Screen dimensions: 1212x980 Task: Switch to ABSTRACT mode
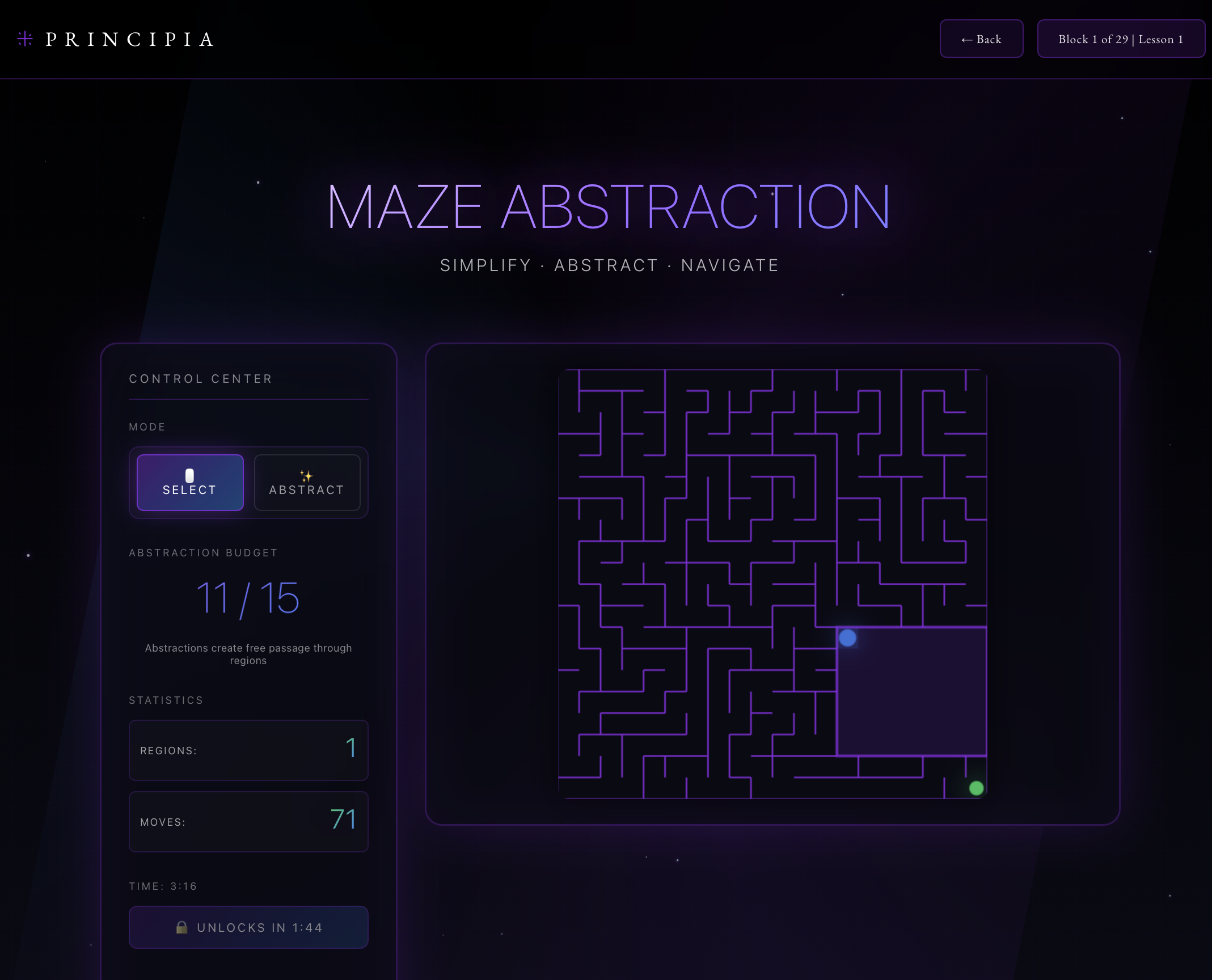coord(307,483)
